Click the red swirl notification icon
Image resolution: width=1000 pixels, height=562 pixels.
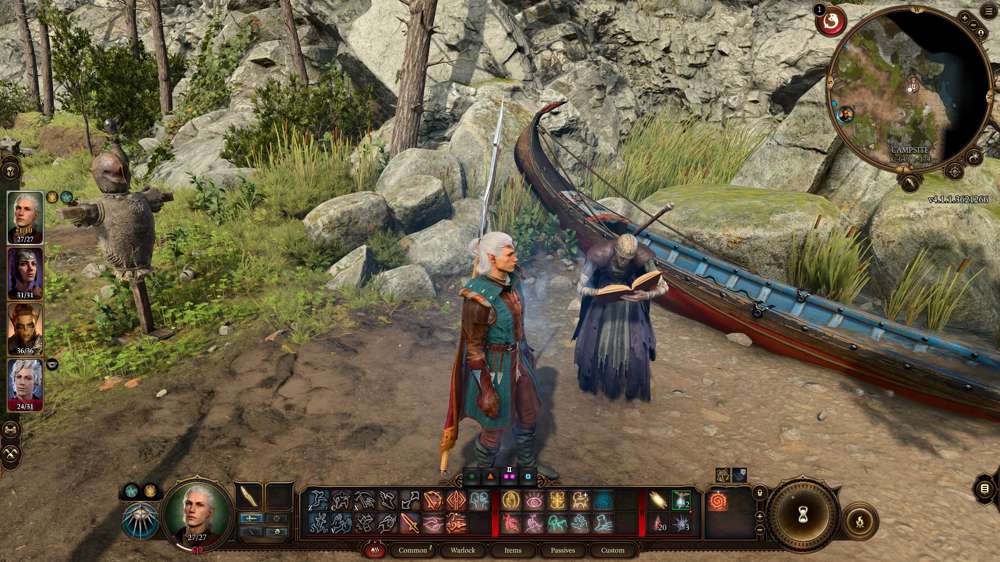click(x=830, y=21)
